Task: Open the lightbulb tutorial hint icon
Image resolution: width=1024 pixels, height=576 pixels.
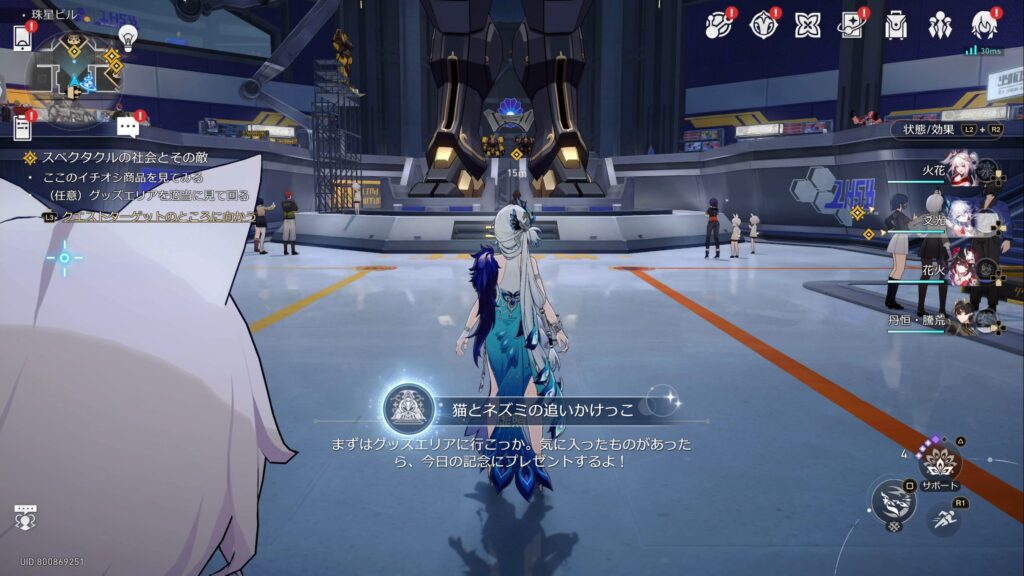Action: pos(127,37)
